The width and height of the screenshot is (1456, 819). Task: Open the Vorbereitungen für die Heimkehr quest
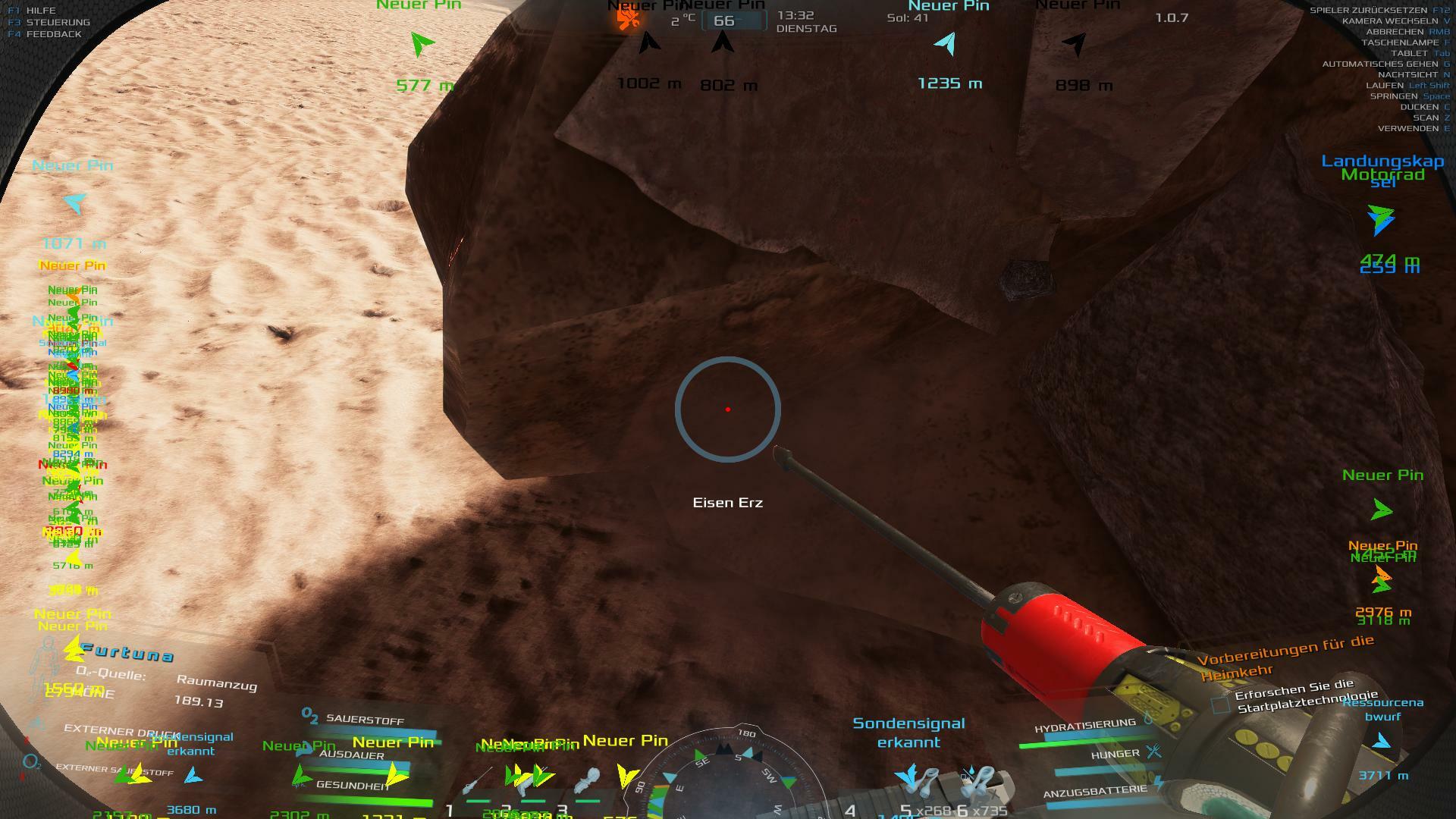(x=1285, y=657)
